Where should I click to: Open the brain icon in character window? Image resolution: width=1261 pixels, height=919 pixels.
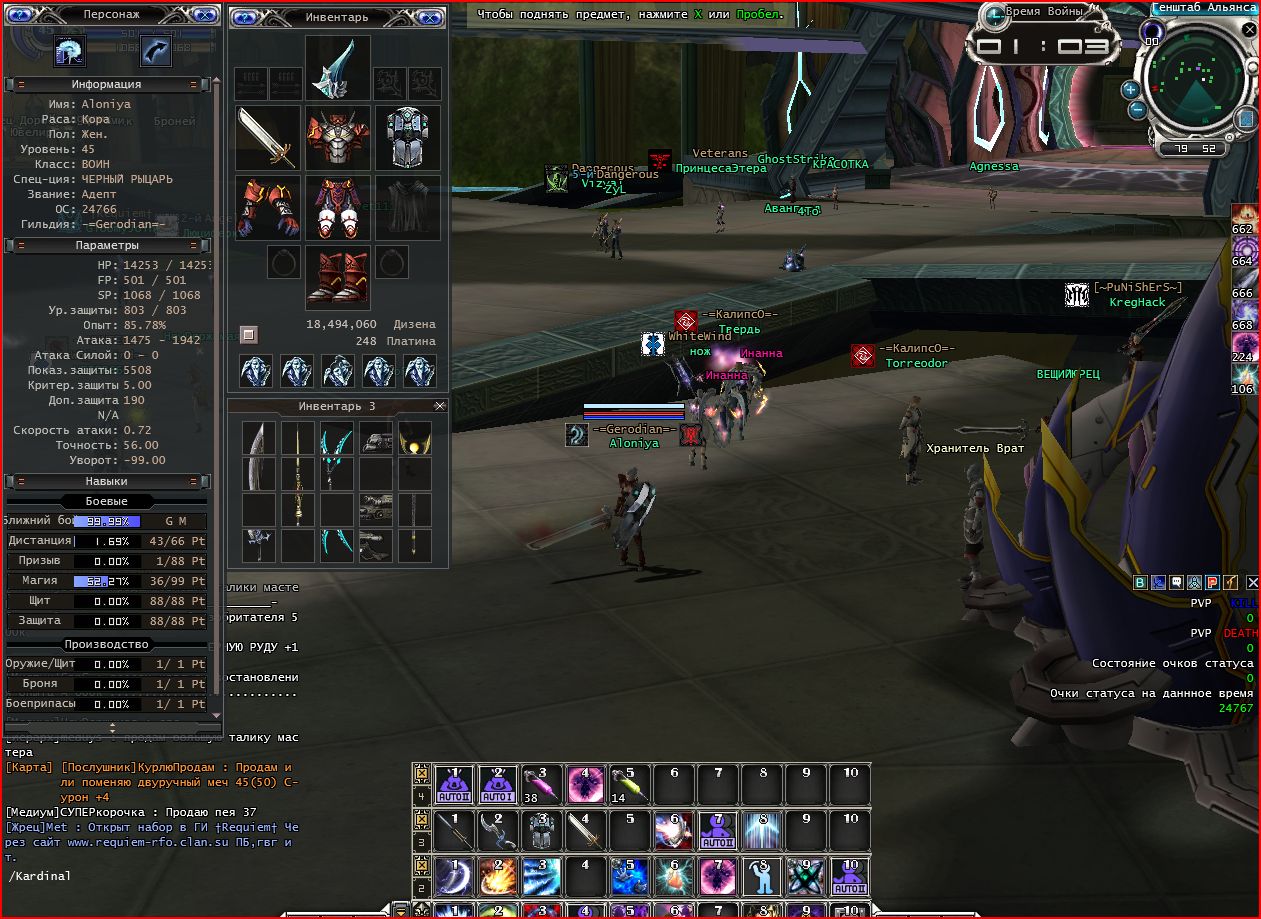coord(70,50)
